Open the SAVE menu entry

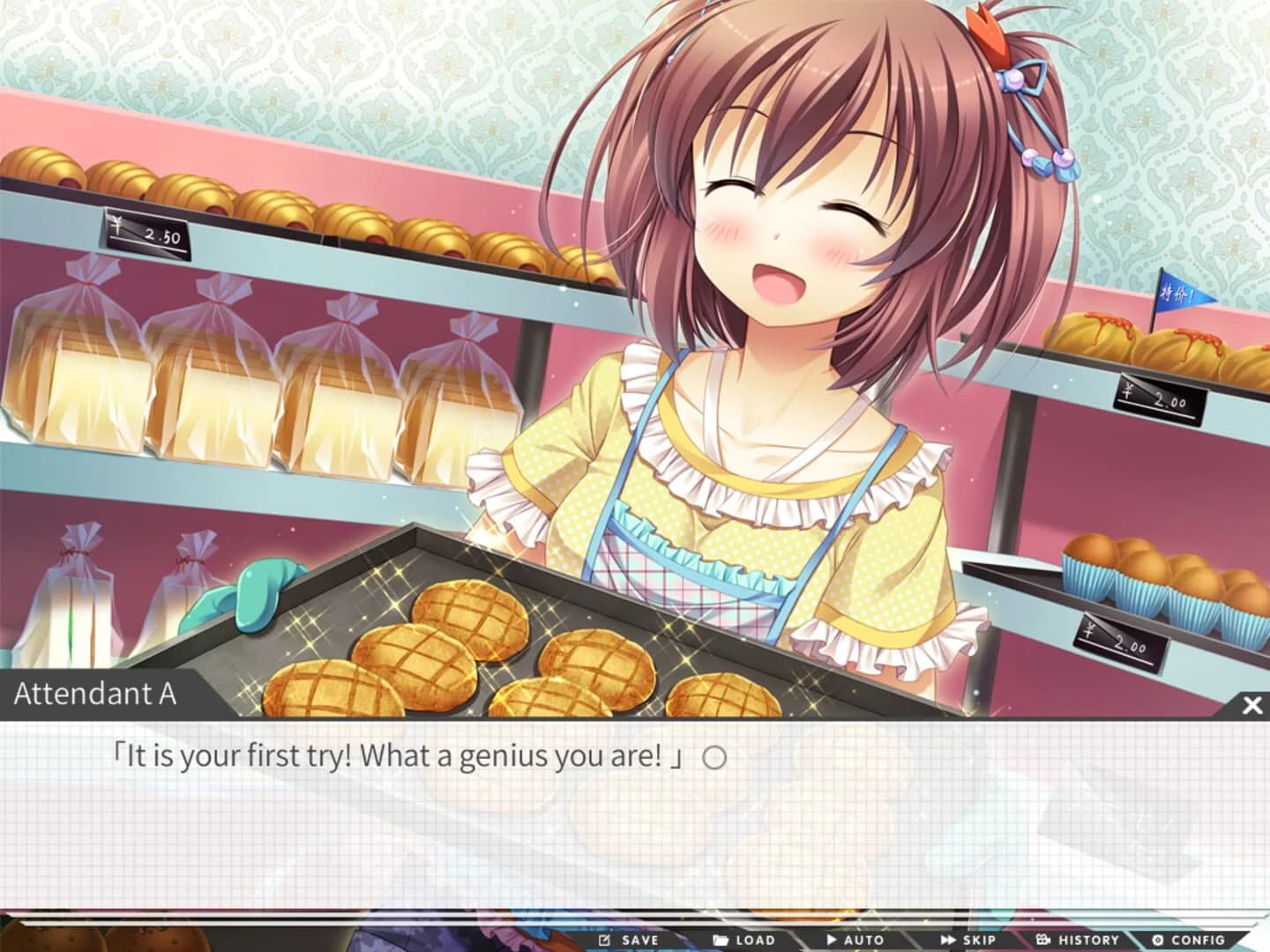630,940
